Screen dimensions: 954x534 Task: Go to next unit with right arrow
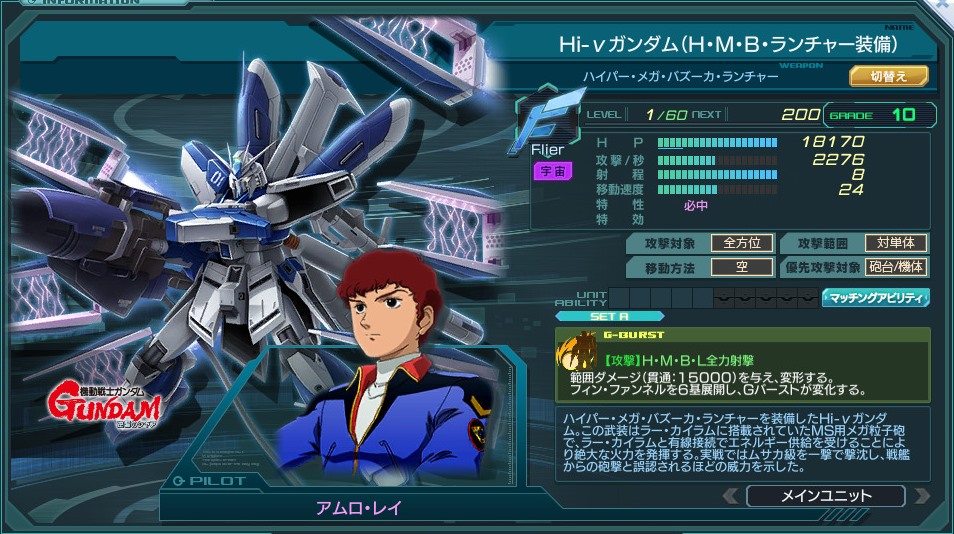[921, 496]
